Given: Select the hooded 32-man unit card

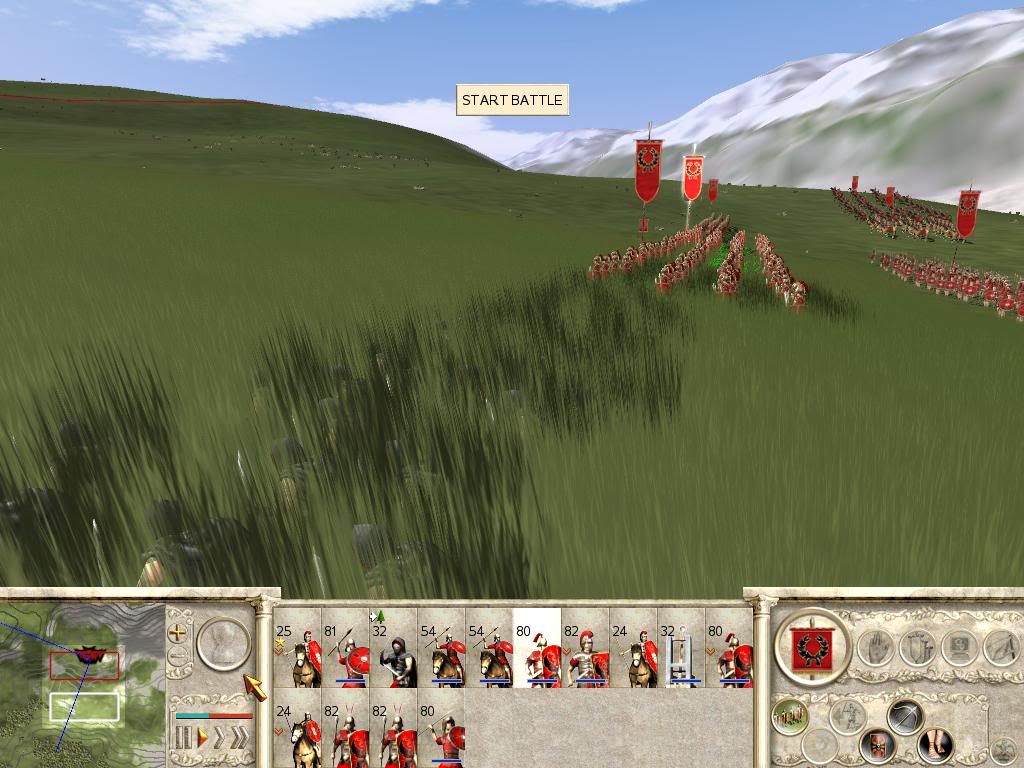Looking at the screenshot, I should point(393,648).
